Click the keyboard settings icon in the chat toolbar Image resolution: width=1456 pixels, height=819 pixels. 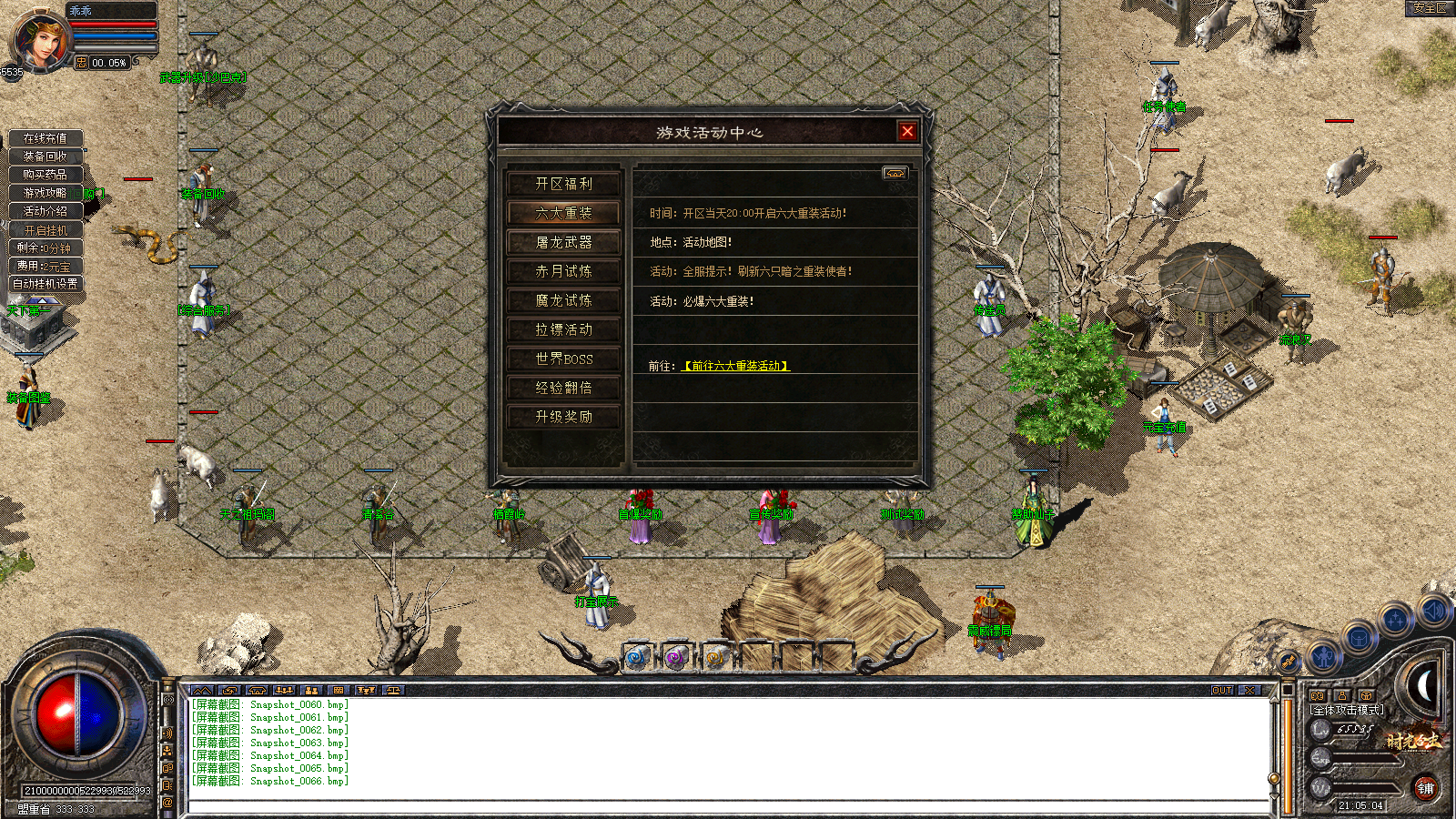click(339, 690)
